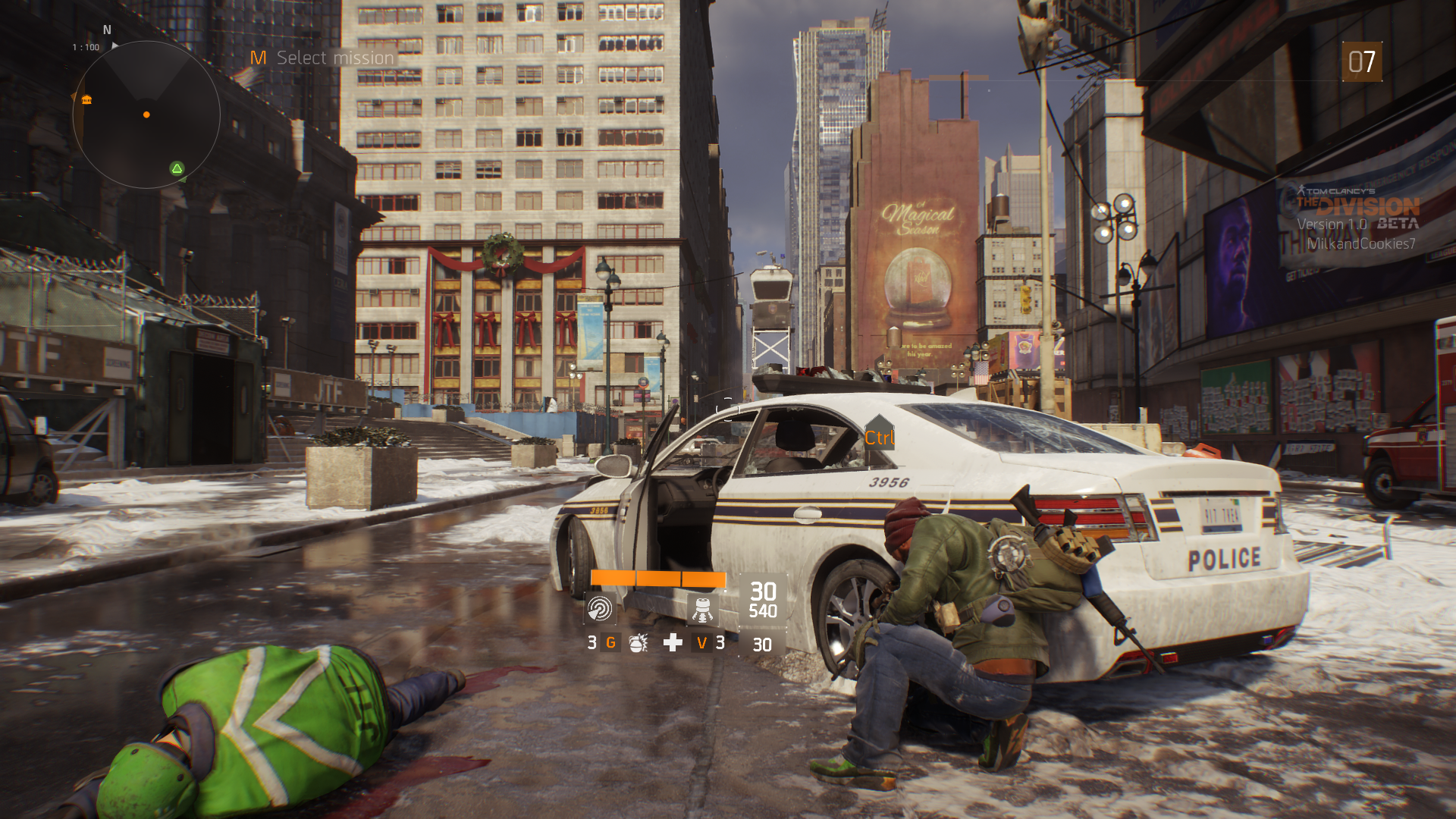
Task: Activate the Pulse scan skill
Action: tap(599, 609)
